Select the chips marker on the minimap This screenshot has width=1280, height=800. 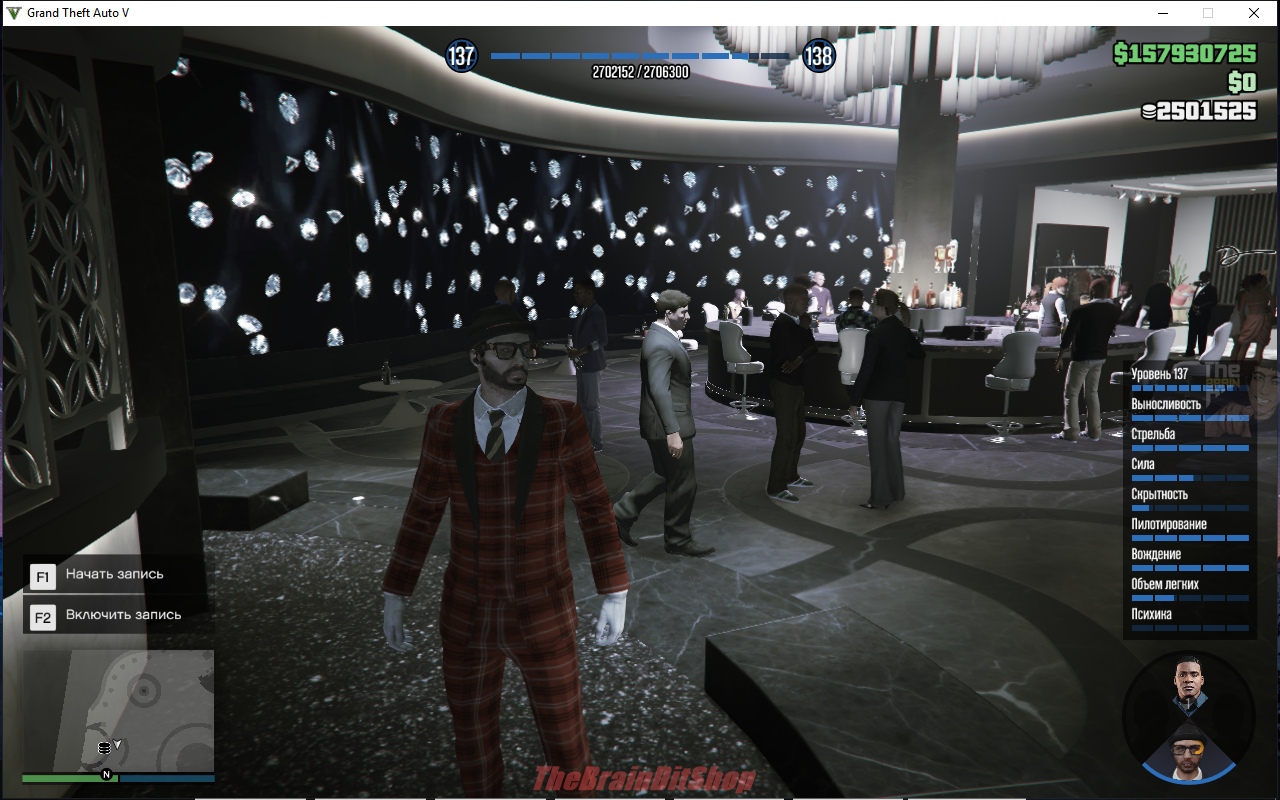tap(104, 747)
